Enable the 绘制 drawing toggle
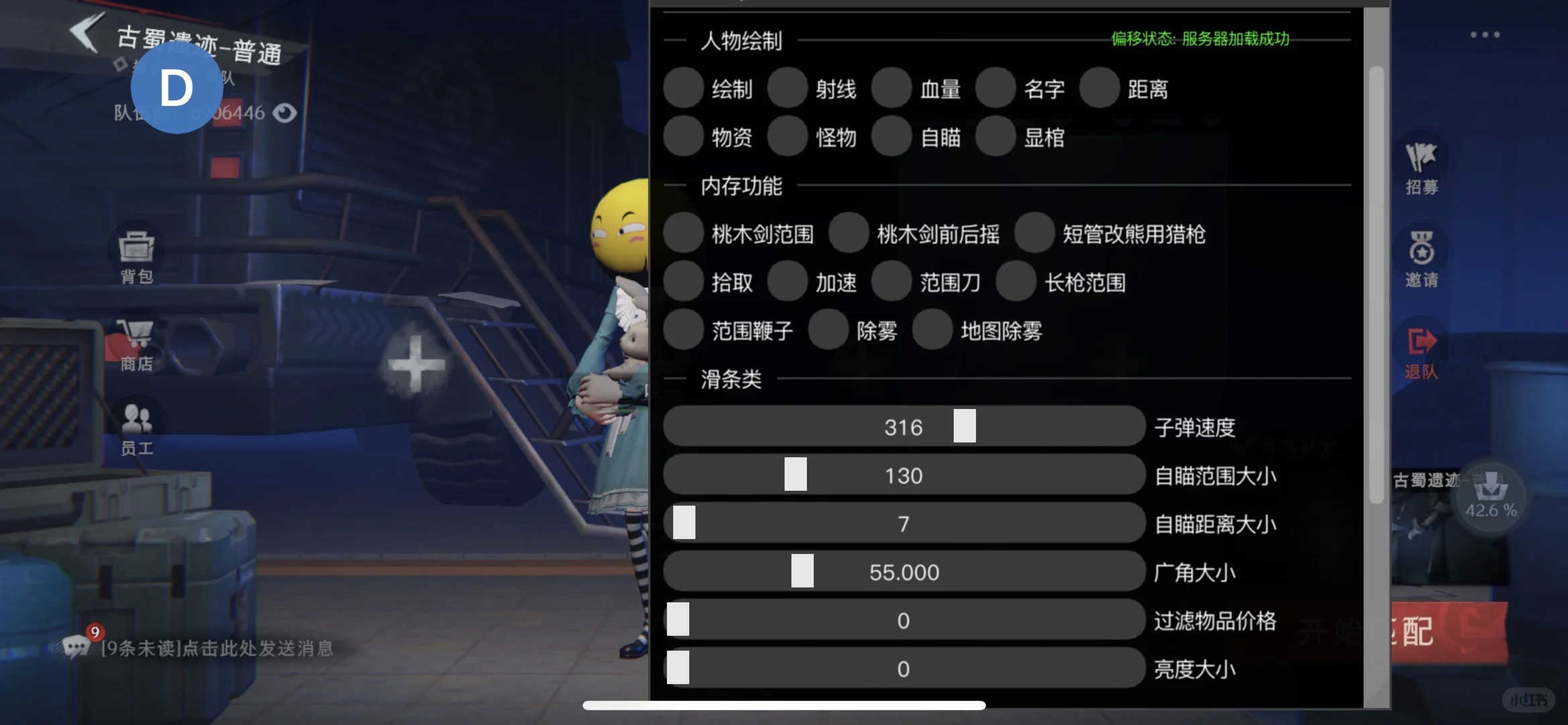This screenshot has height=725, width=1568. point(684,88)
